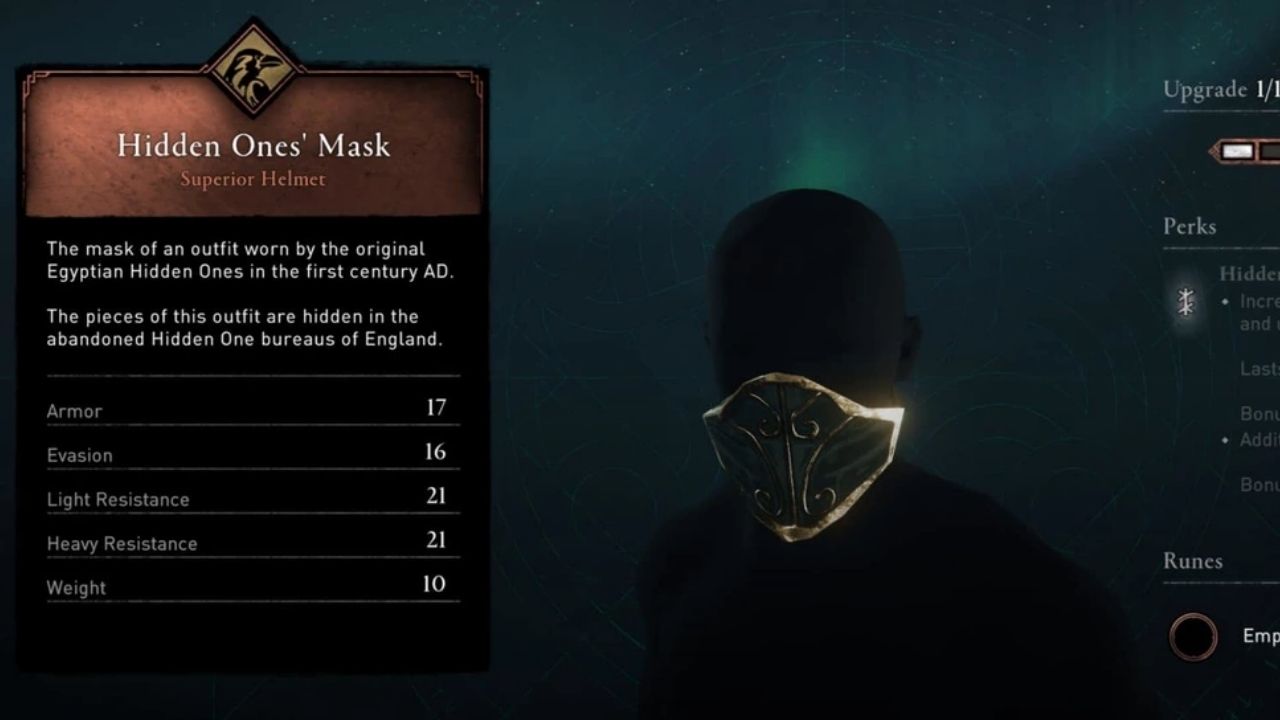Open the empty rune slot circle
1280x720 pixels.
click(x=1193, y=637)
